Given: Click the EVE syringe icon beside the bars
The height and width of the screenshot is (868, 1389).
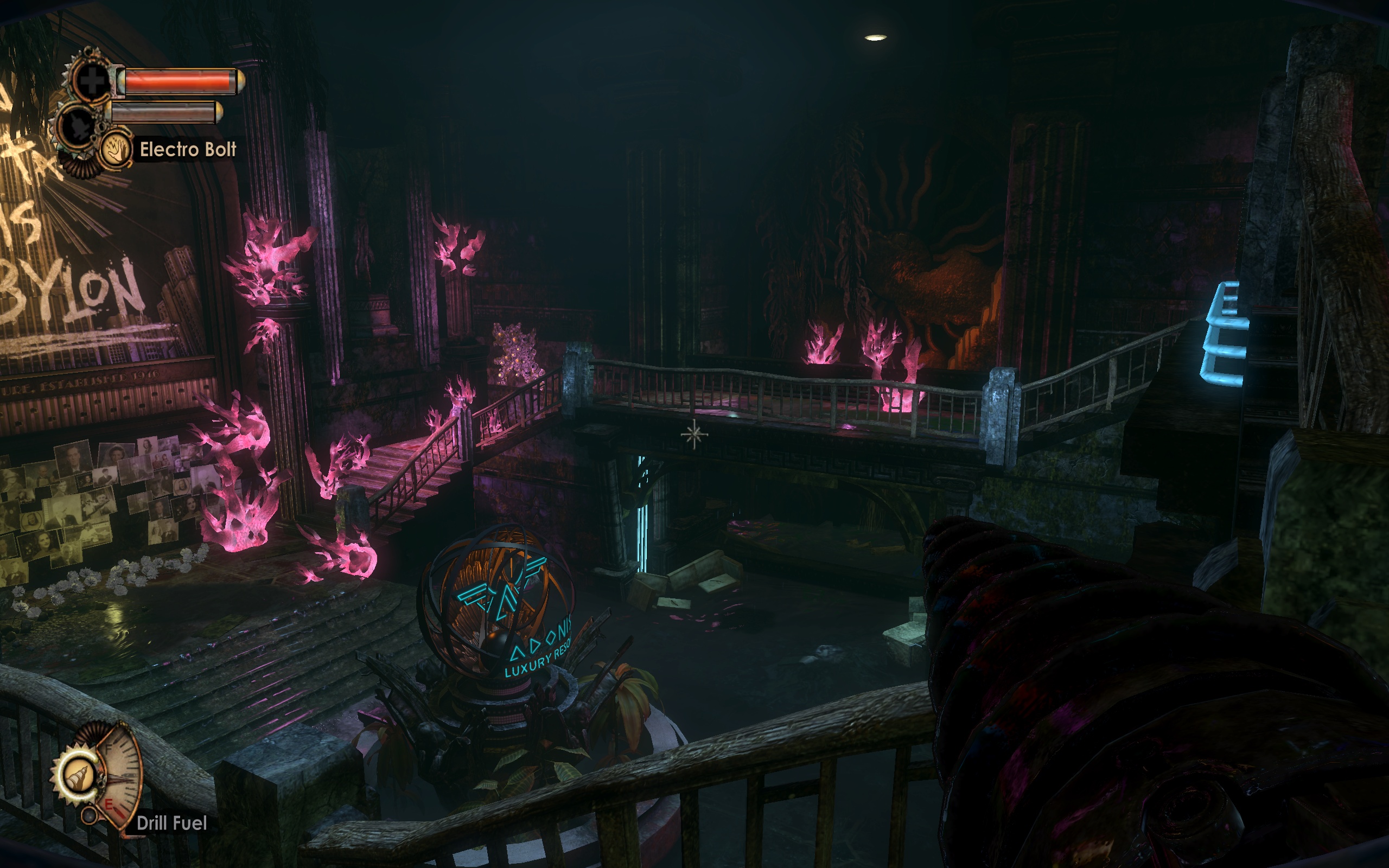Looking at the screenshot, I should point(77,125).
